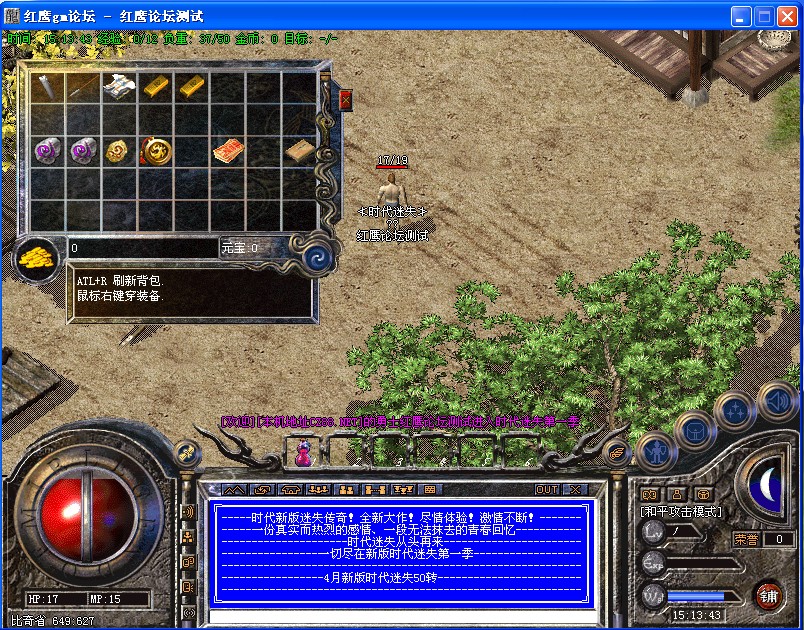Click the gold coin pile icon
This screenshot has width=804, height=630.
click(37, 257)
